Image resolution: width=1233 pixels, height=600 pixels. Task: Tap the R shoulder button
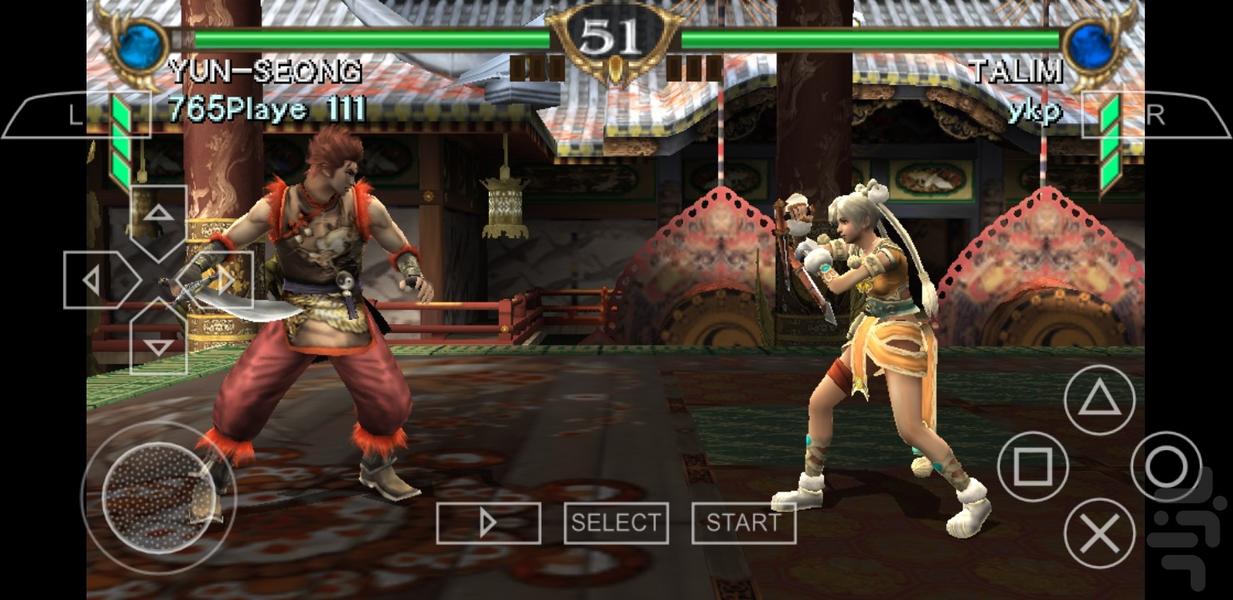[x=1155, y=115]
